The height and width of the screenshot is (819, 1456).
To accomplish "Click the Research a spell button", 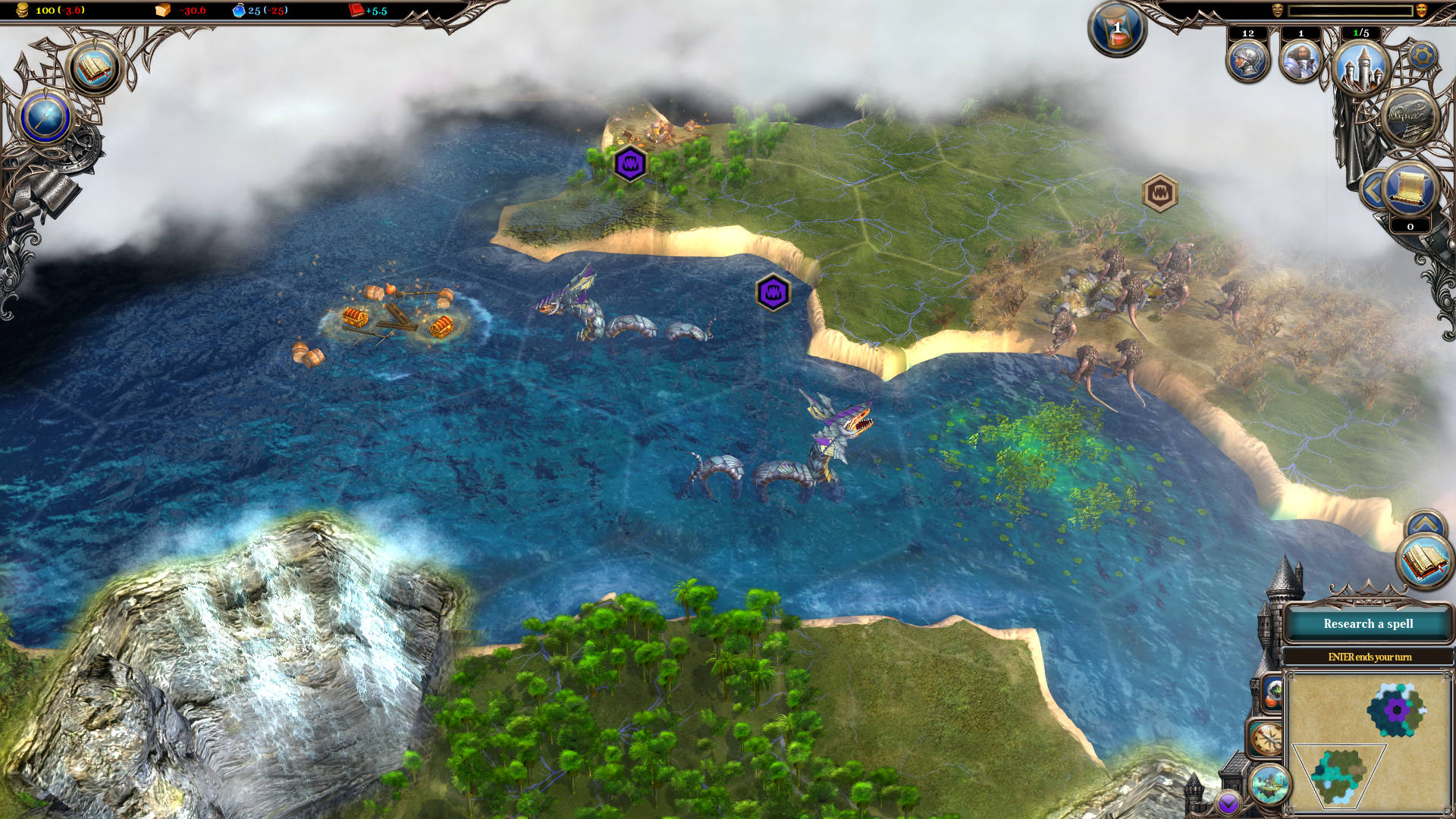I will [x=1368, y=624].
